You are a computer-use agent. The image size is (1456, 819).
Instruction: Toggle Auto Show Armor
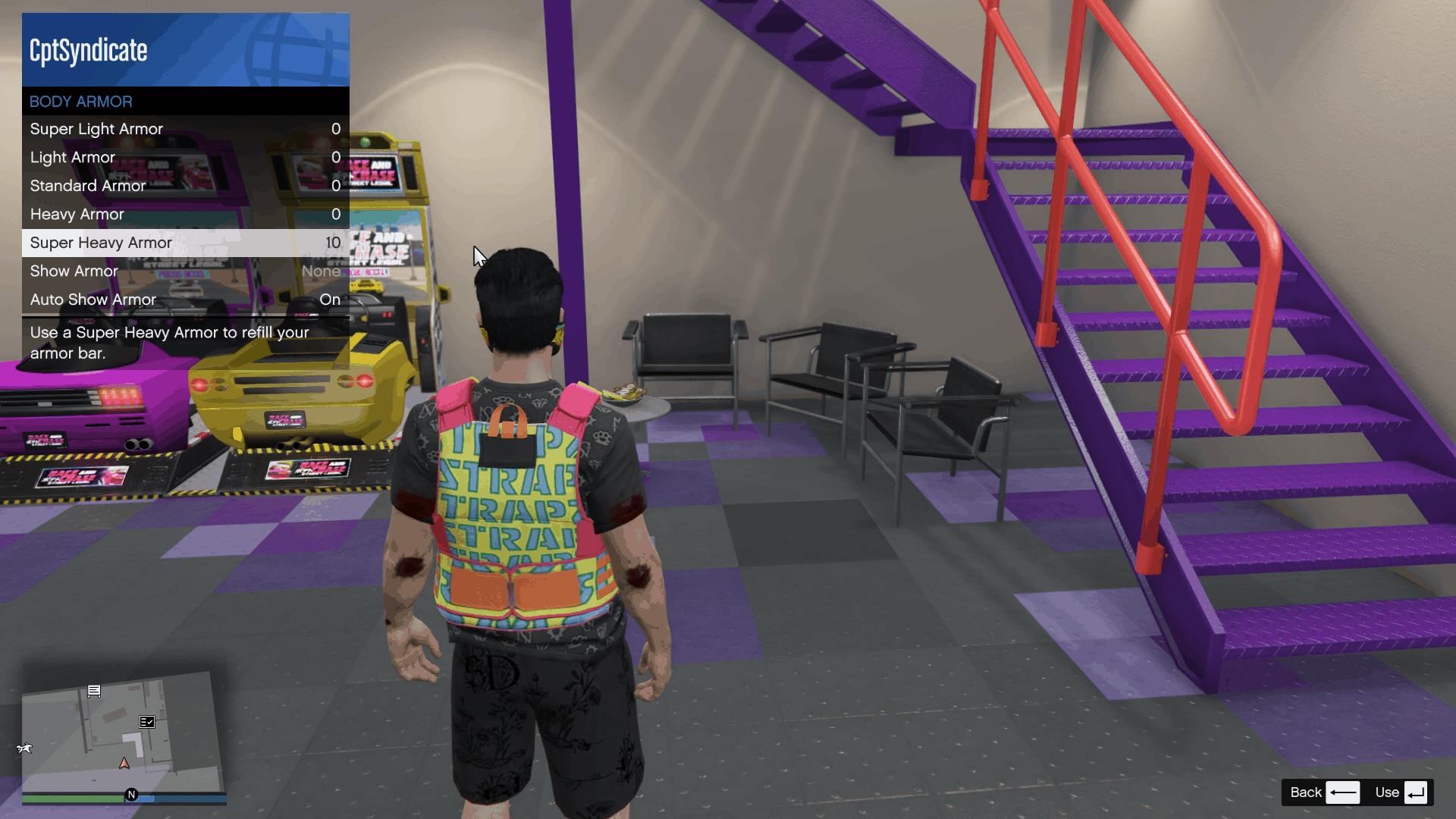point(185,300)
